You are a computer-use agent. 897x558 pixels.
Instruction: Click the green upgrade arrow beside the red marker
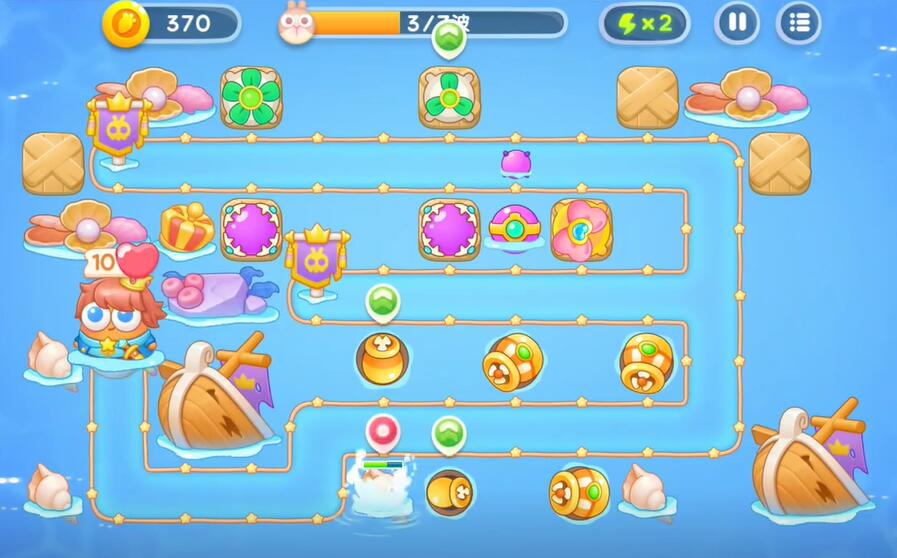(449, 434)
